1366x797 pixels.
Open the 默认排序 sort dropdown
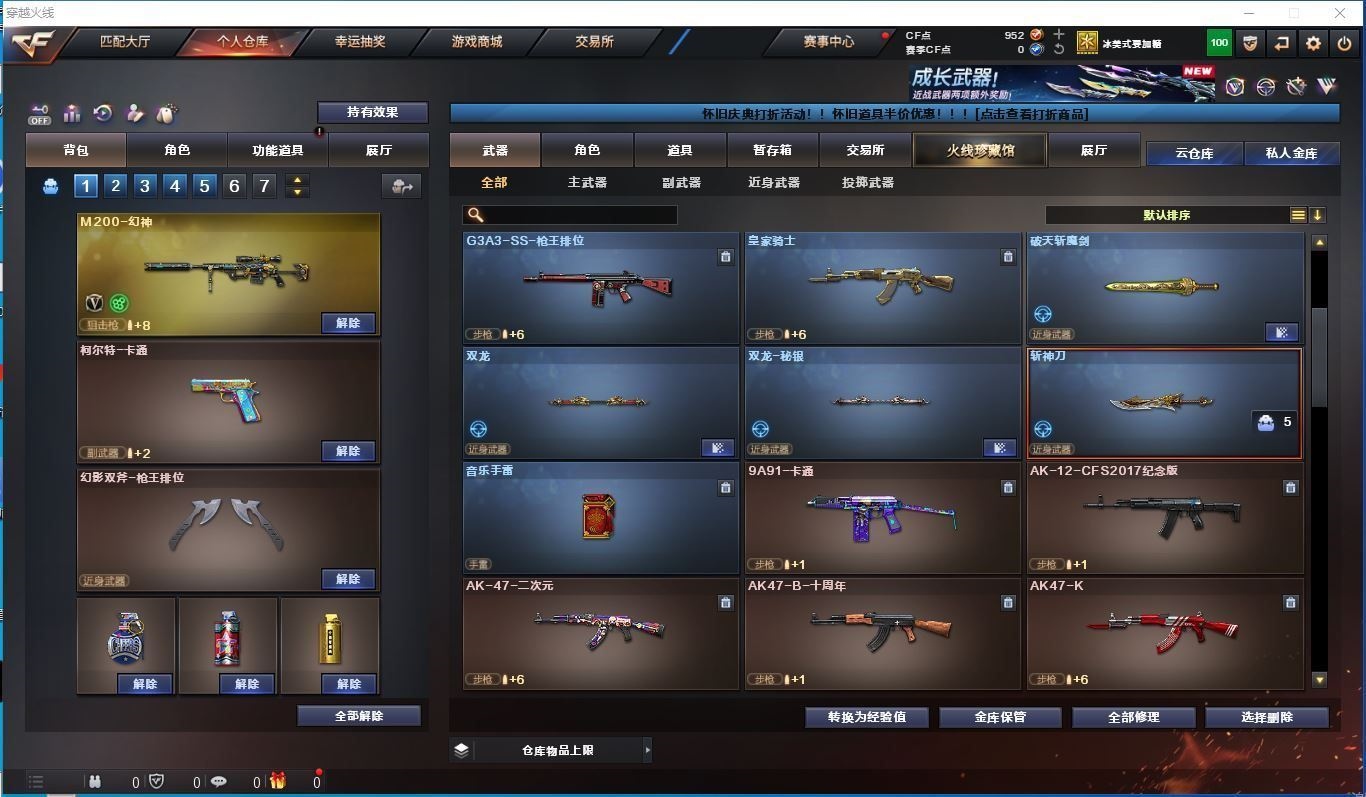point(1180,215)
